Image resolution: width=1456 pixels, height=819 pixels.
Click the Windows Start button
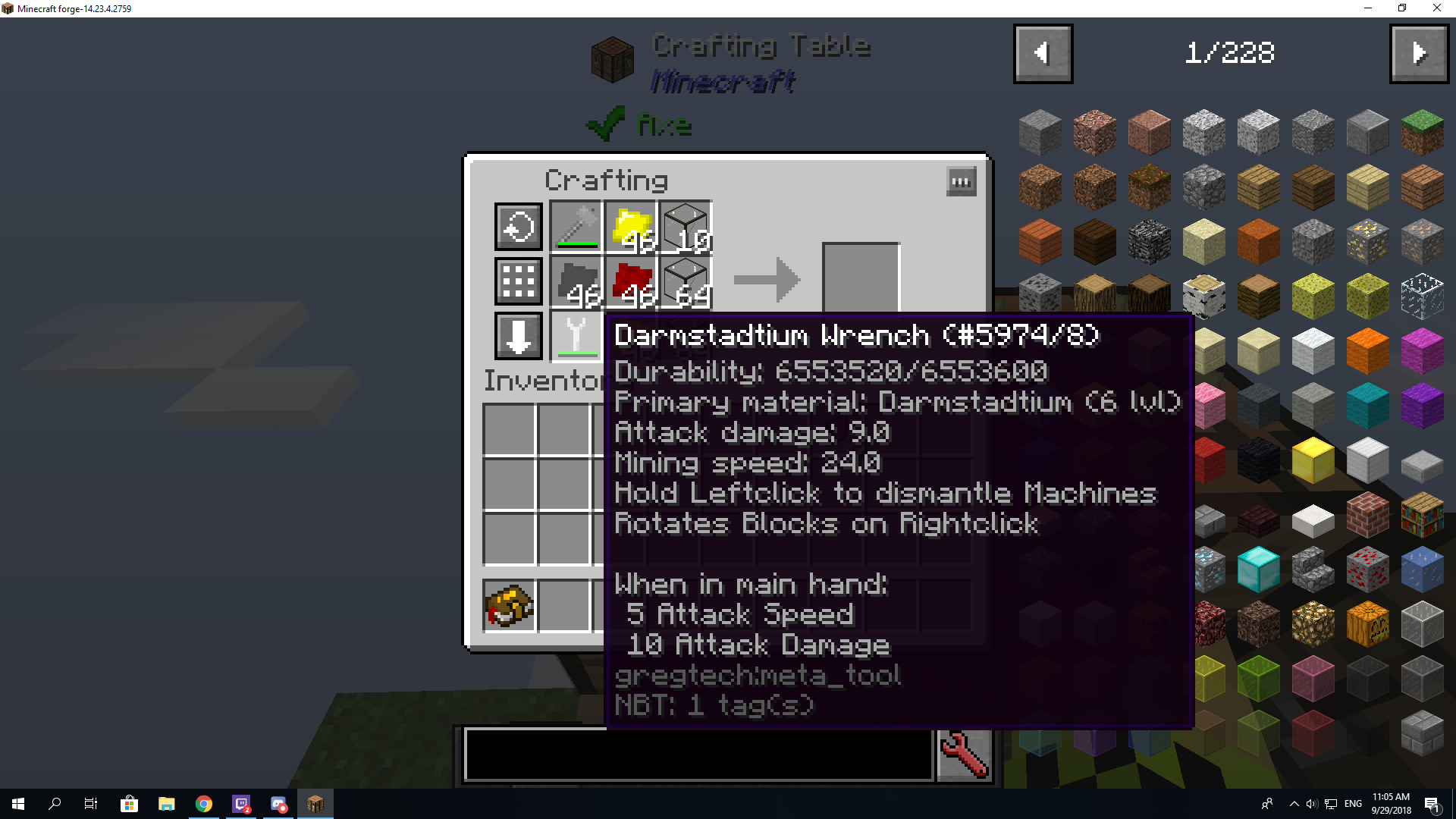(x=16, y=803)
